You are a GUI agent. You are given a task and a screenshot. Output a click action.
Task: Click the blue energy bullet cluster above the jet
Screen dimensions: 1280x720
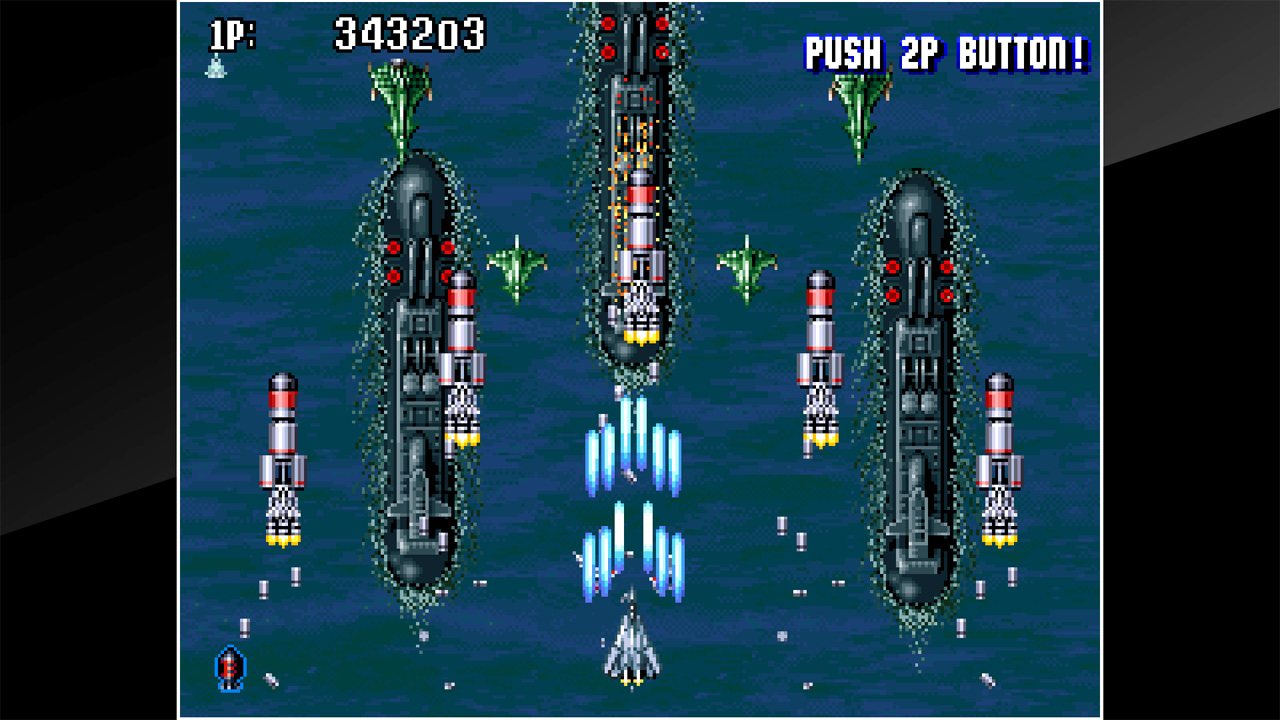tap(630, 455)
